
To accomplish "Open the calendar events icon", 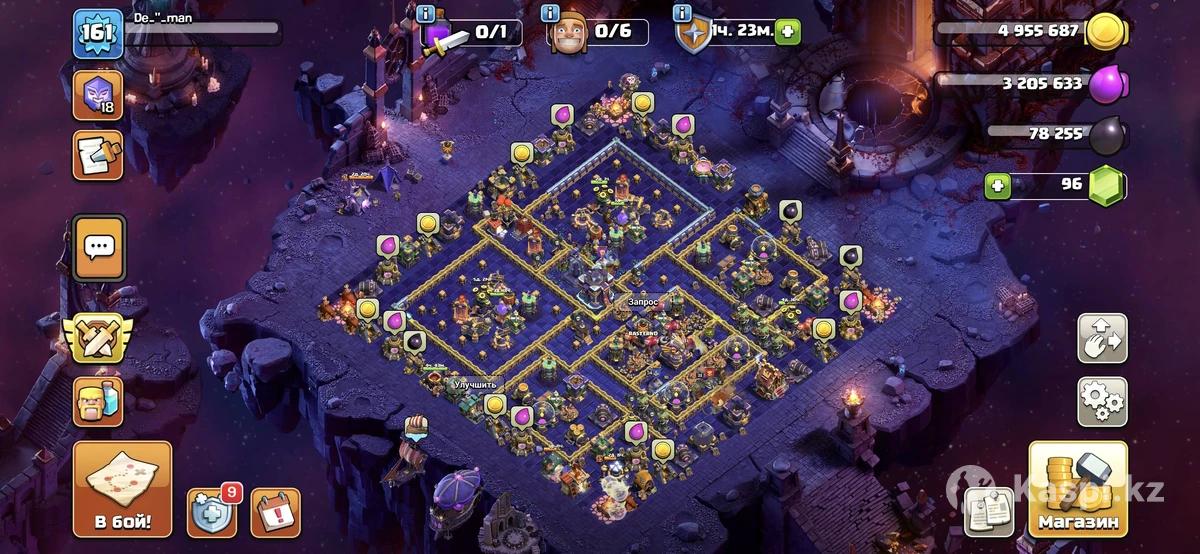I will (x=275, y=512).
